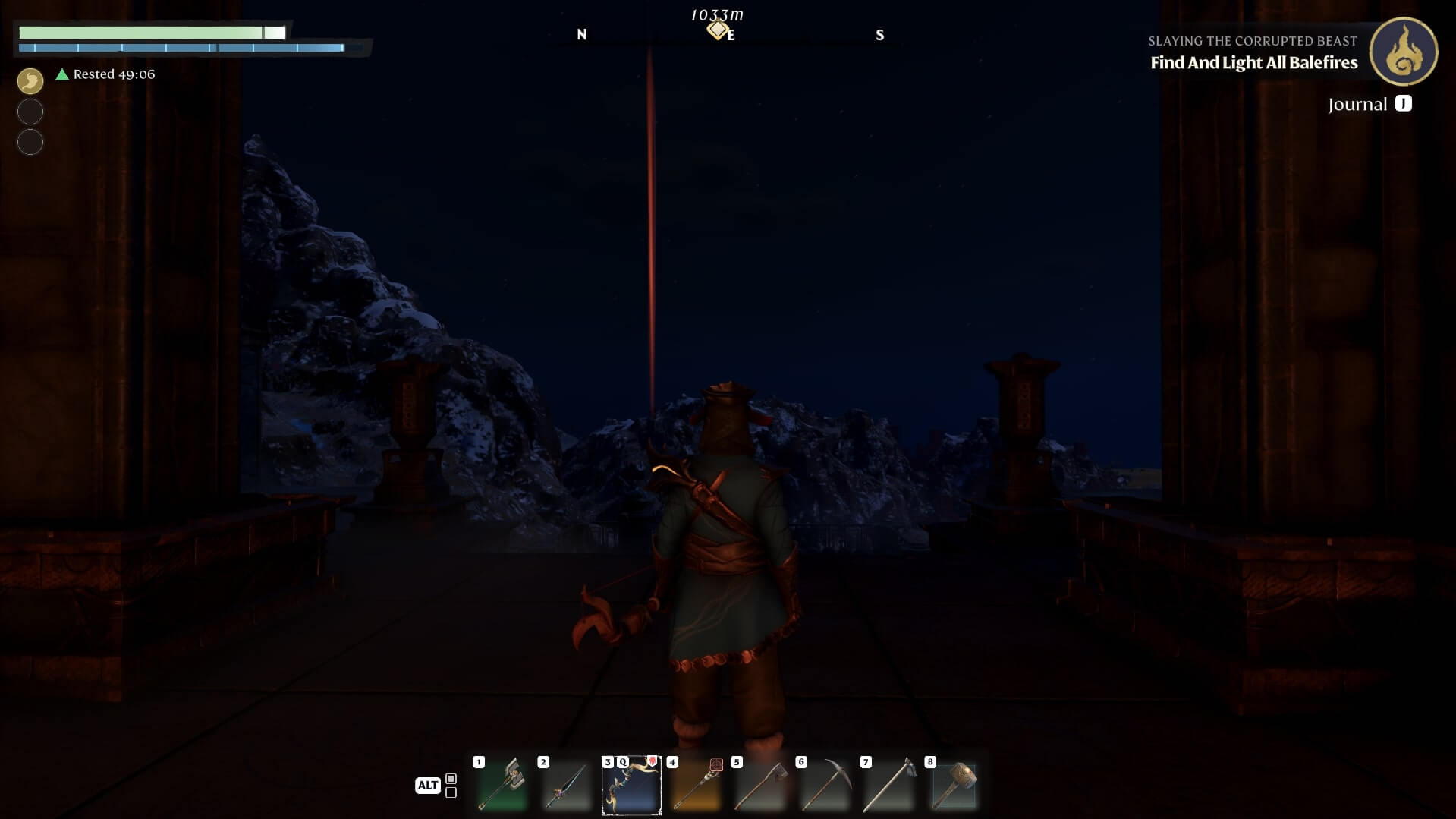Image resolution: width=1456 pixels, height=819 pixels.
Task: Equip the felling axe in slot 5
Action: [x=760, y=786]
